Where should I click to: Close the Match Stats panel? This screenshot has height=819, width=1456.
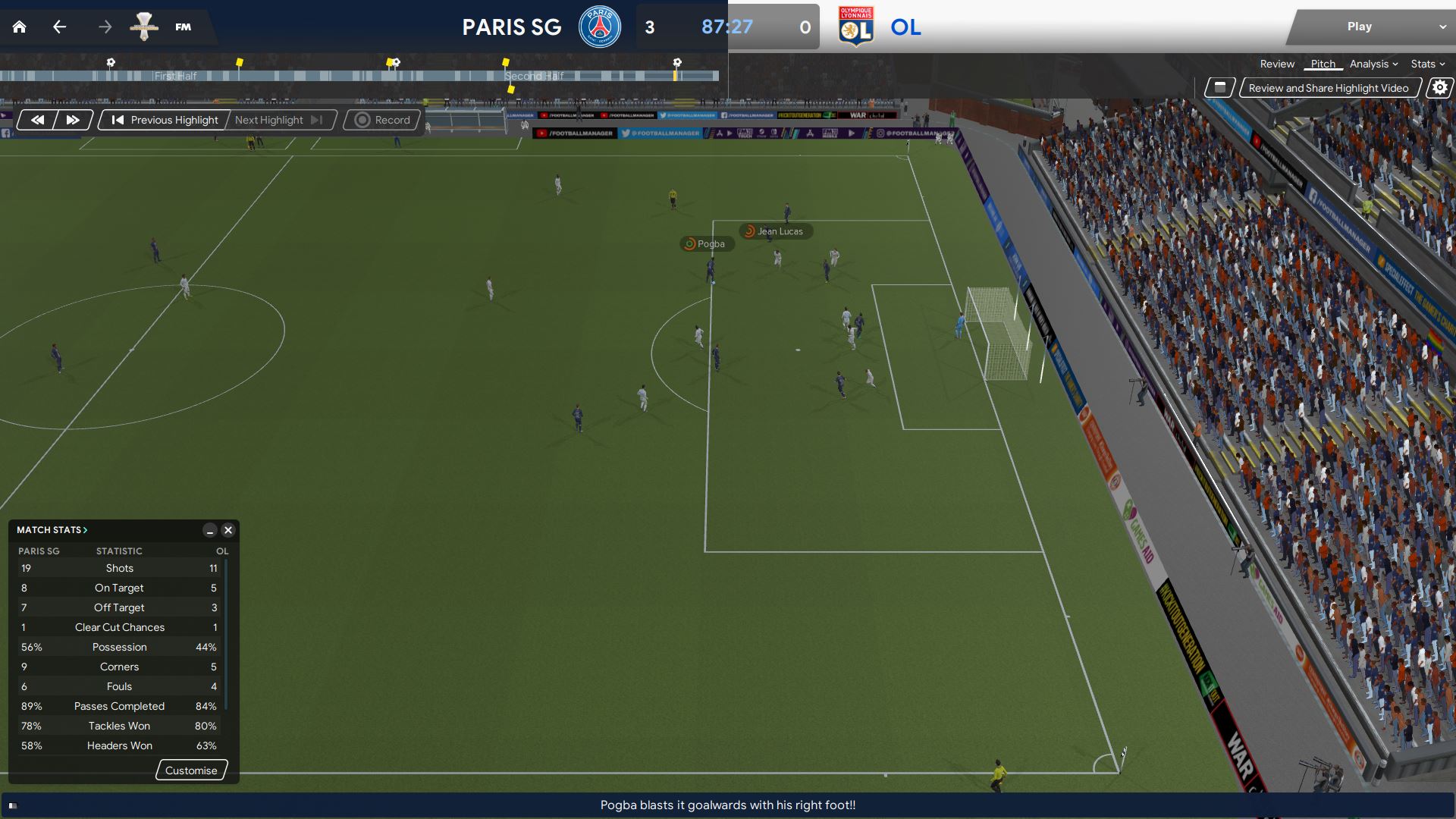point(228,531)
